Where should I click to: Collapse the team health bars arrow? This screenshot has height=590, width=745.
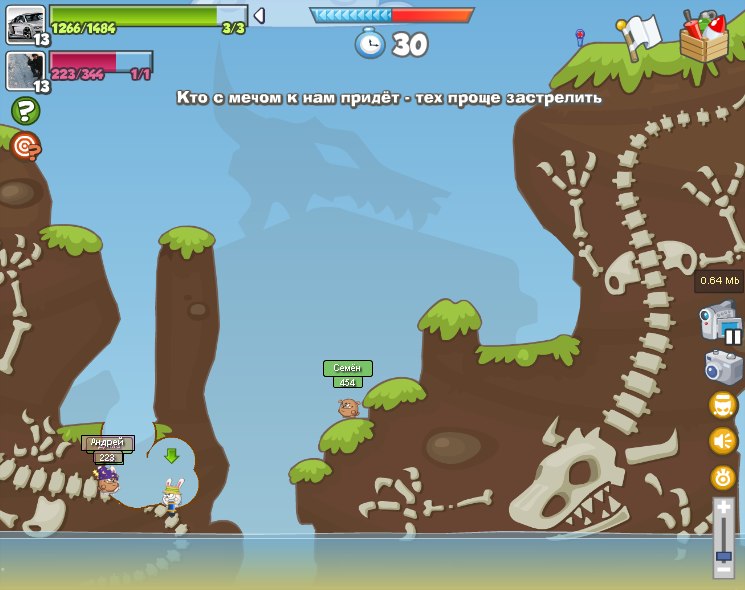coord(259,15)
